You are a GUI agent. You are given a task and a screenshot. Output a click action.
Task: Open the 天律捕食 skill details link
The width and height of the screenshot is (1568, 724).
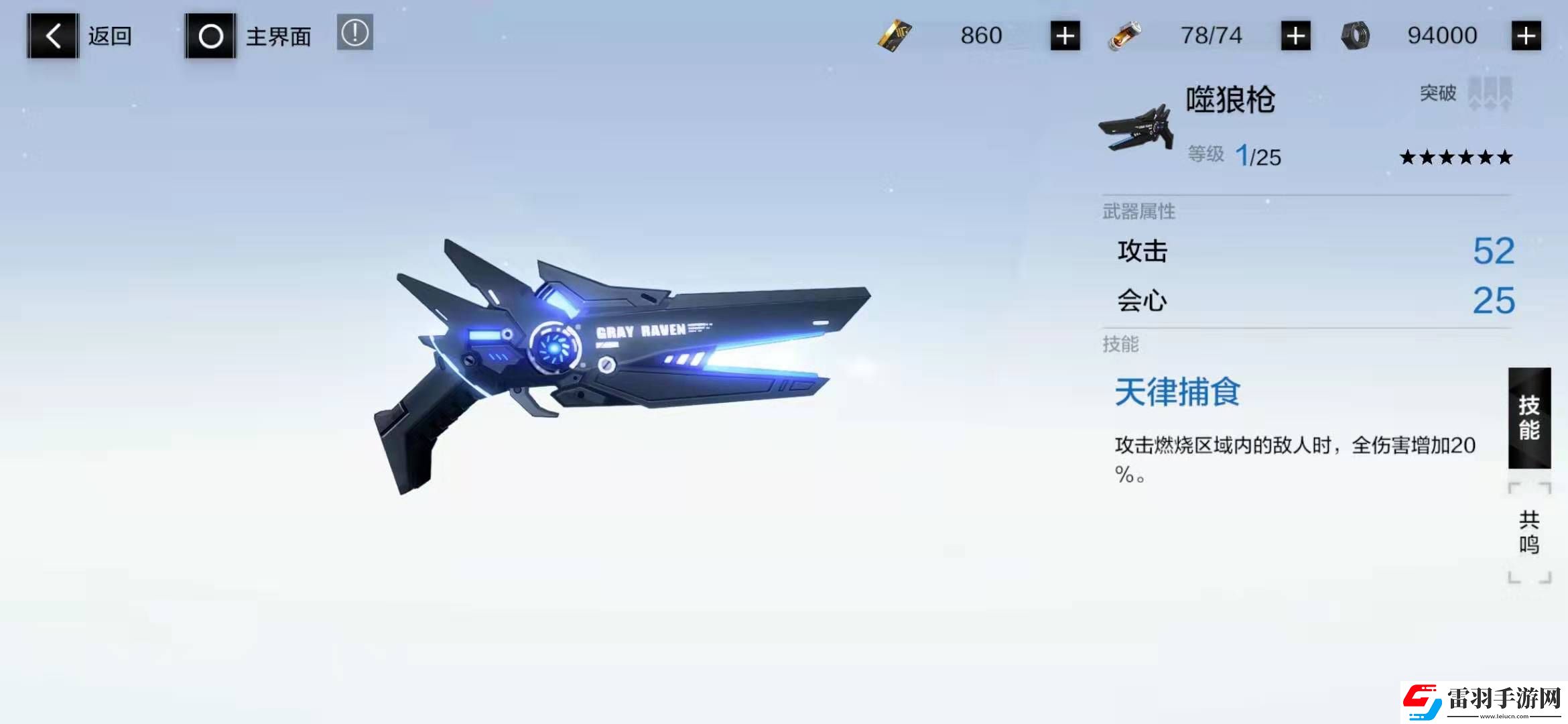[x=1176, y=392]
